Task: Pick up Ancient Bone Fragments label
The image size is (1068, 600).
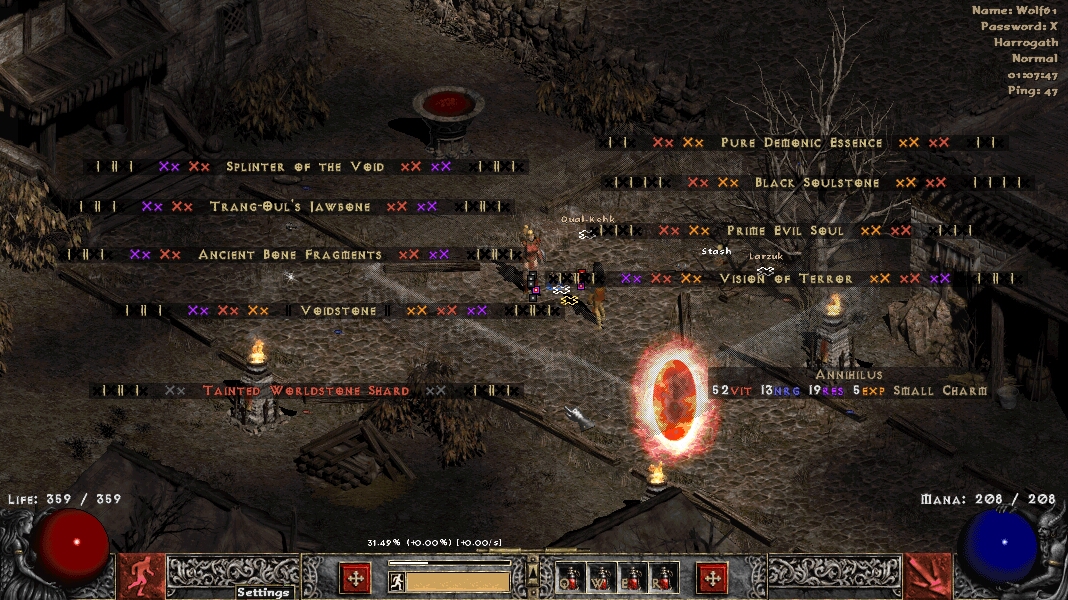Action: [x=290, y=255]
